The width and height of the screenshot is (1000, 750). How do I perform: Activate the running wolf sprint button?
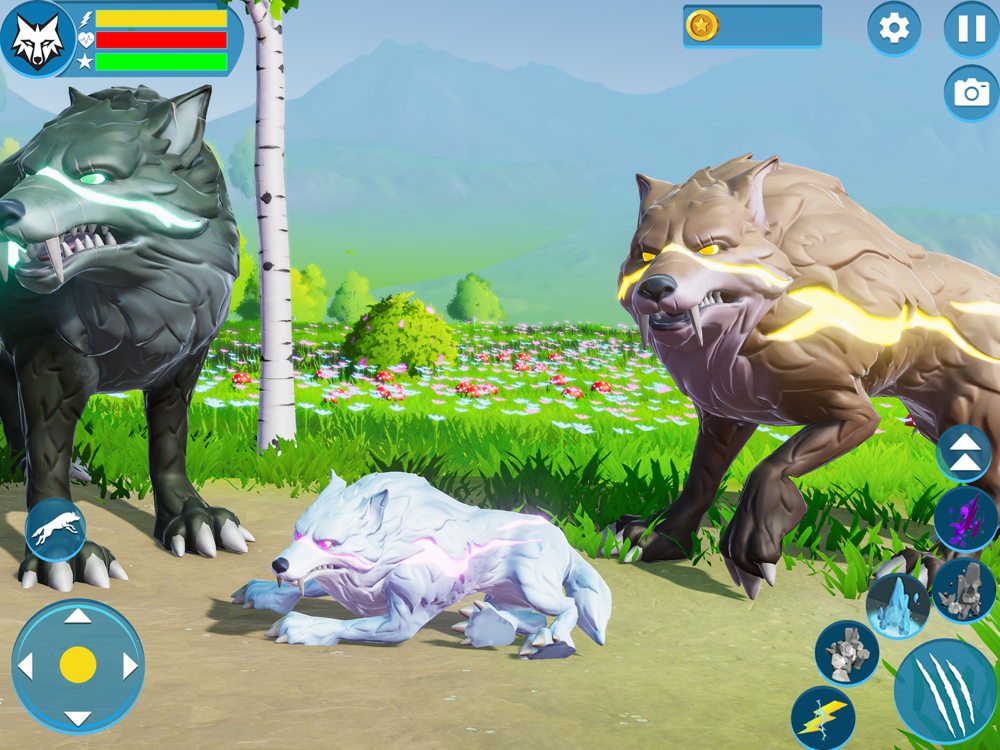coord(55,529)
